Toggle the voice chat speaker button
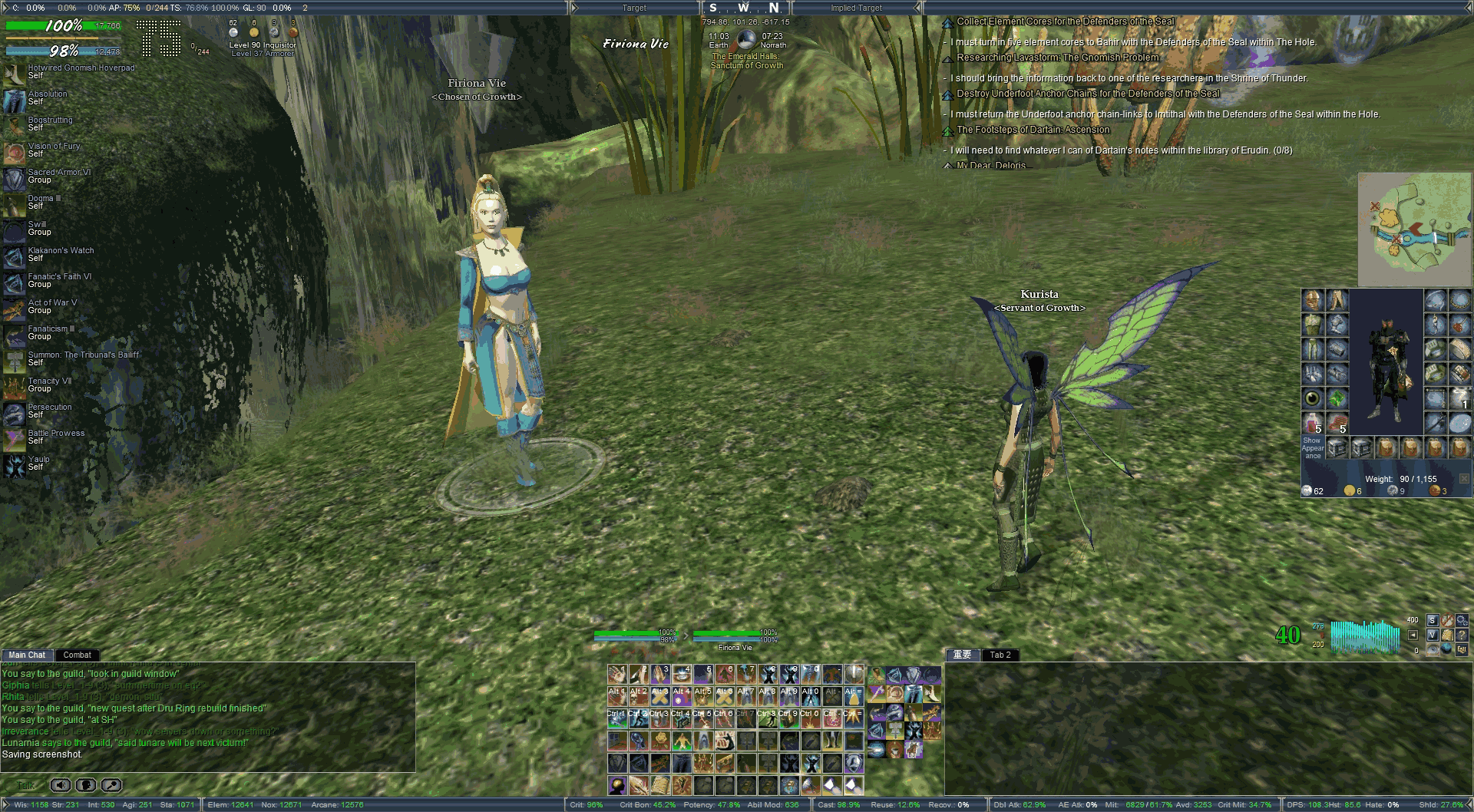 click(x=61, y=785)
